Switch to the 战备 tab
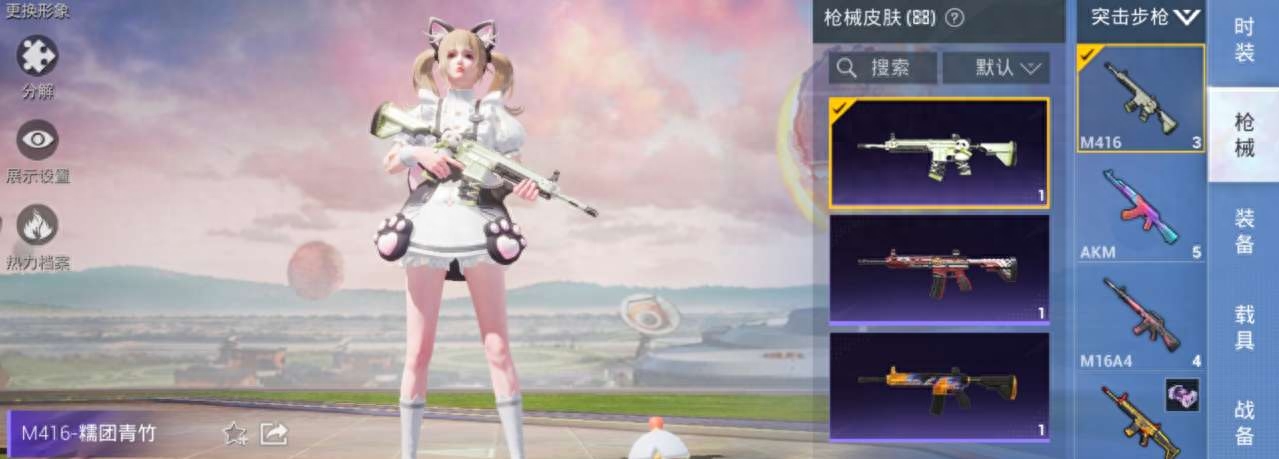The height and width of the screenshot is (459, 1279). [x=1244, y=422]
